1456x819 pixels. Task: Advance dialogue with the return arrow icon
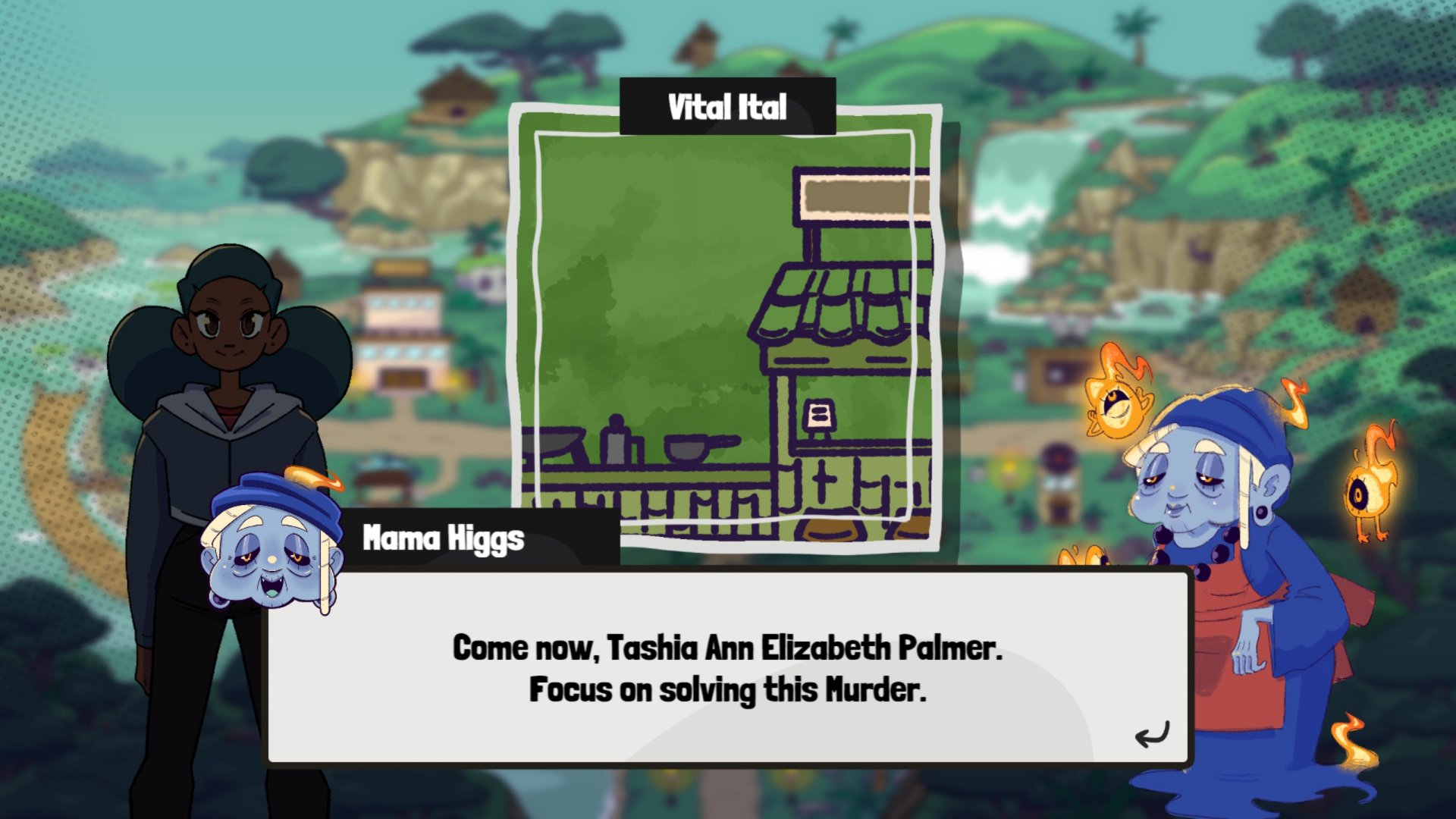pyautogui.click(x=1152, y=734)
